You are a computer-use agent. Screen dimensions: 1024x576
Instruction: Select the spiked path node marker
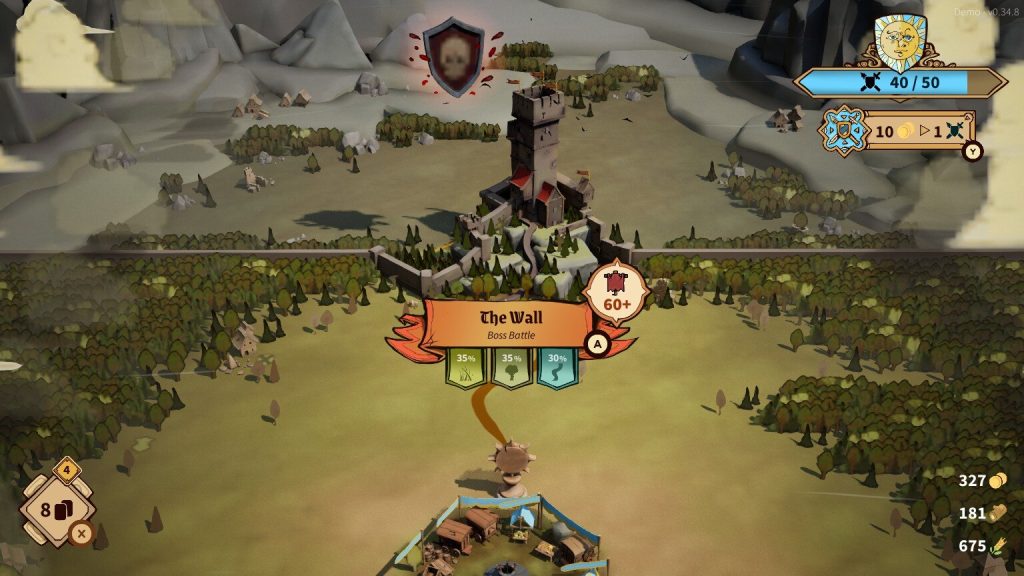pos(514,461)
